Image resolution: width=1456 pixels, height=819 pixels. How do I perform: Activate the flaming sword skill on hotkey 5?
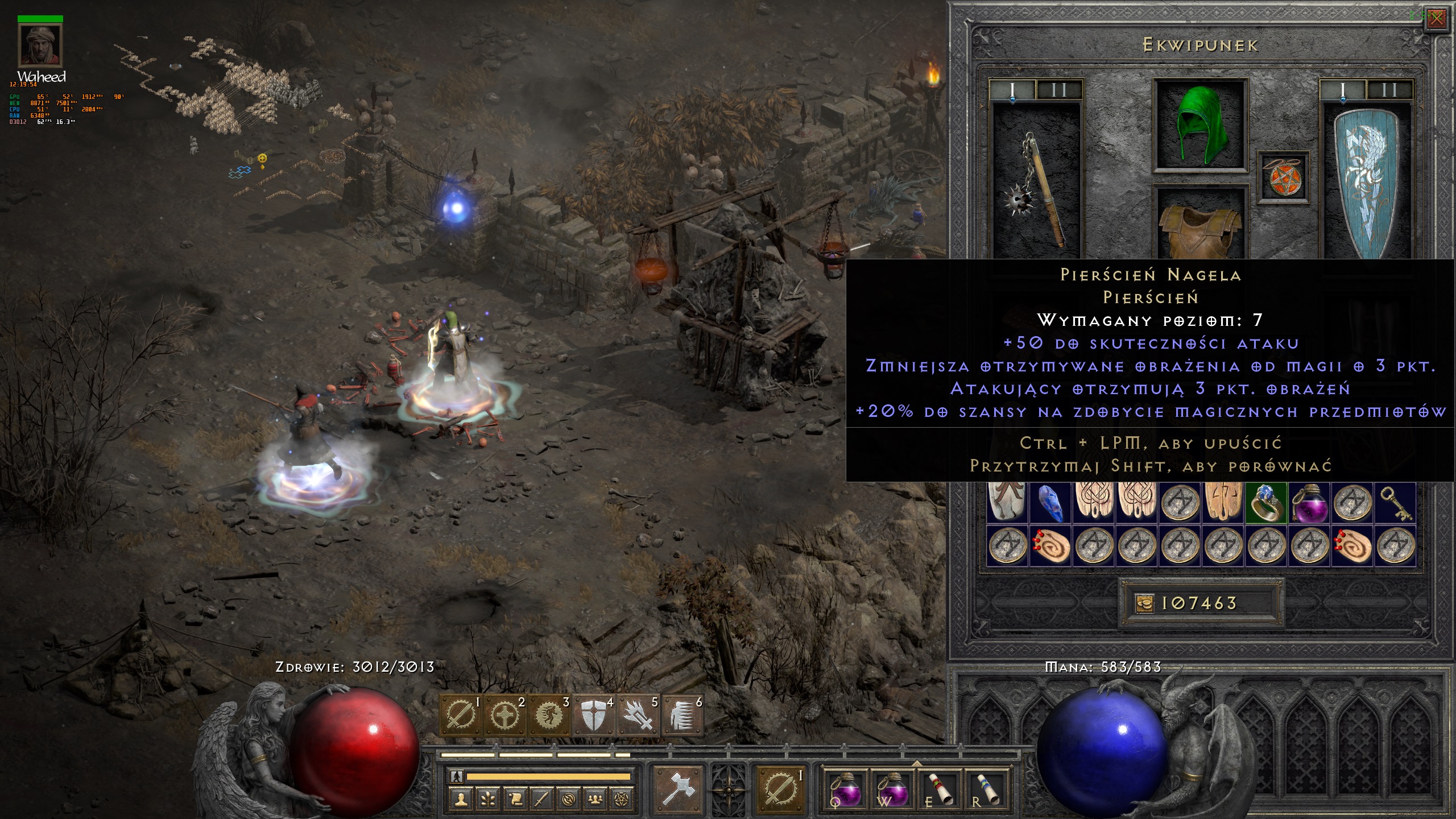click(638, 716)
